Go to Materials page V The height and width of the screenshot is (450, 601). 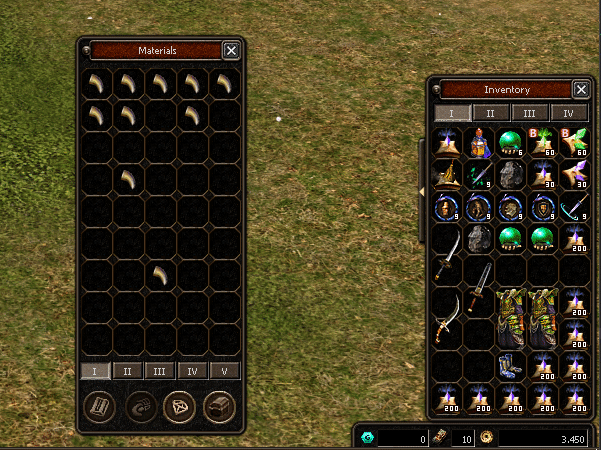(224, 371)
